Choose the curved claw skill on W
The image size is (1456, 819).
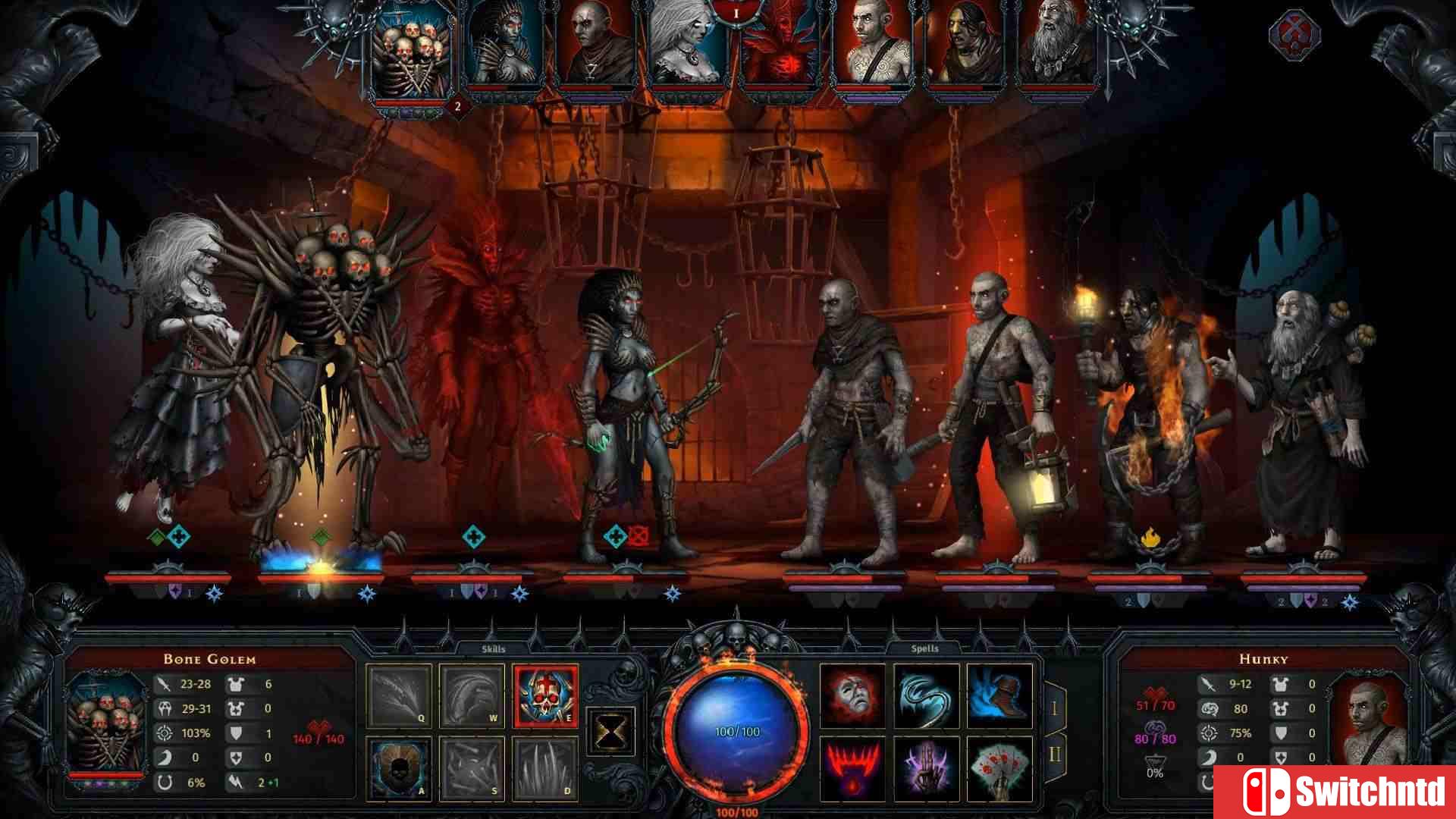(472, 695)
